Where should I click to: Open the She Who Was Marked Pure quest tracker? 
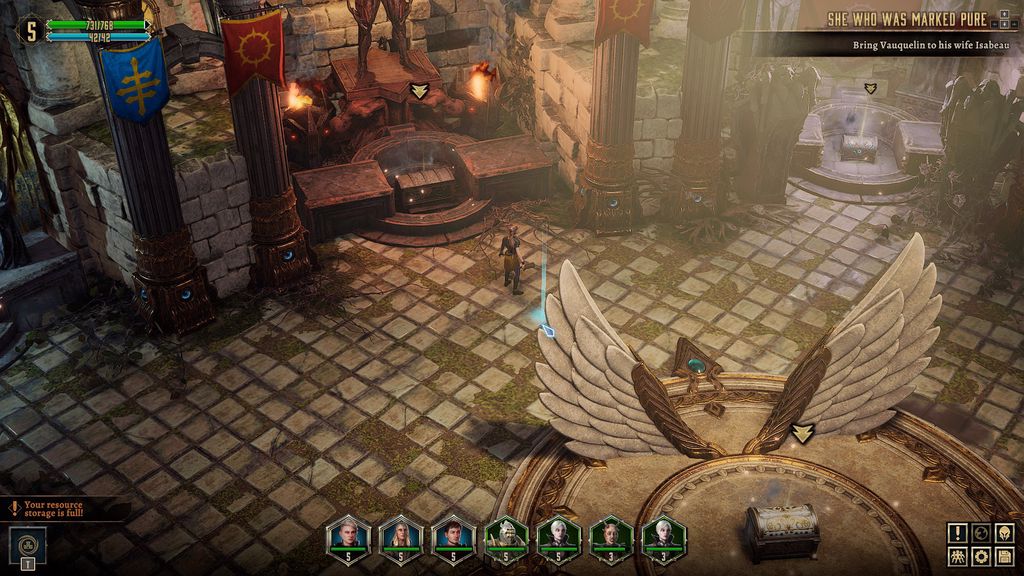tap(906, 20)
